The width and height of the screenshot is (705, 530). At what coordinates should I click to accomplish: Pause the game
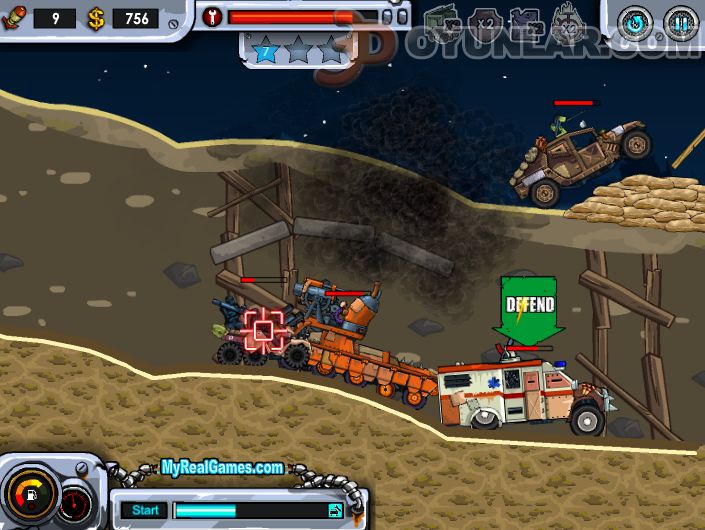681,21
